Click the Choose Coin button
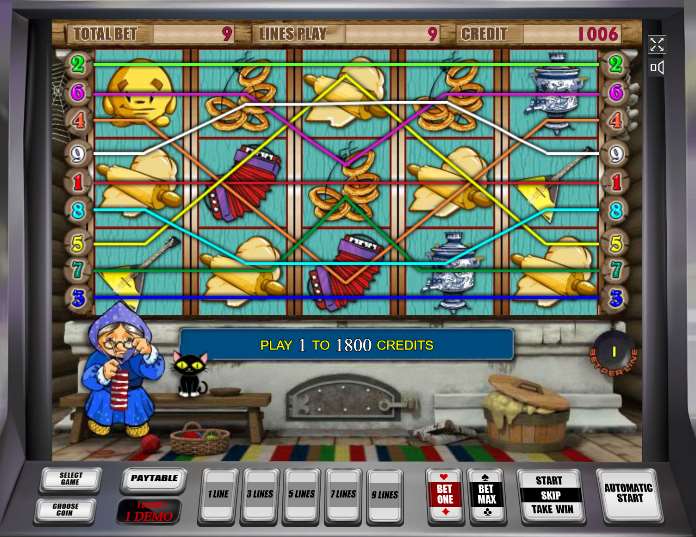 click(70, 510)
